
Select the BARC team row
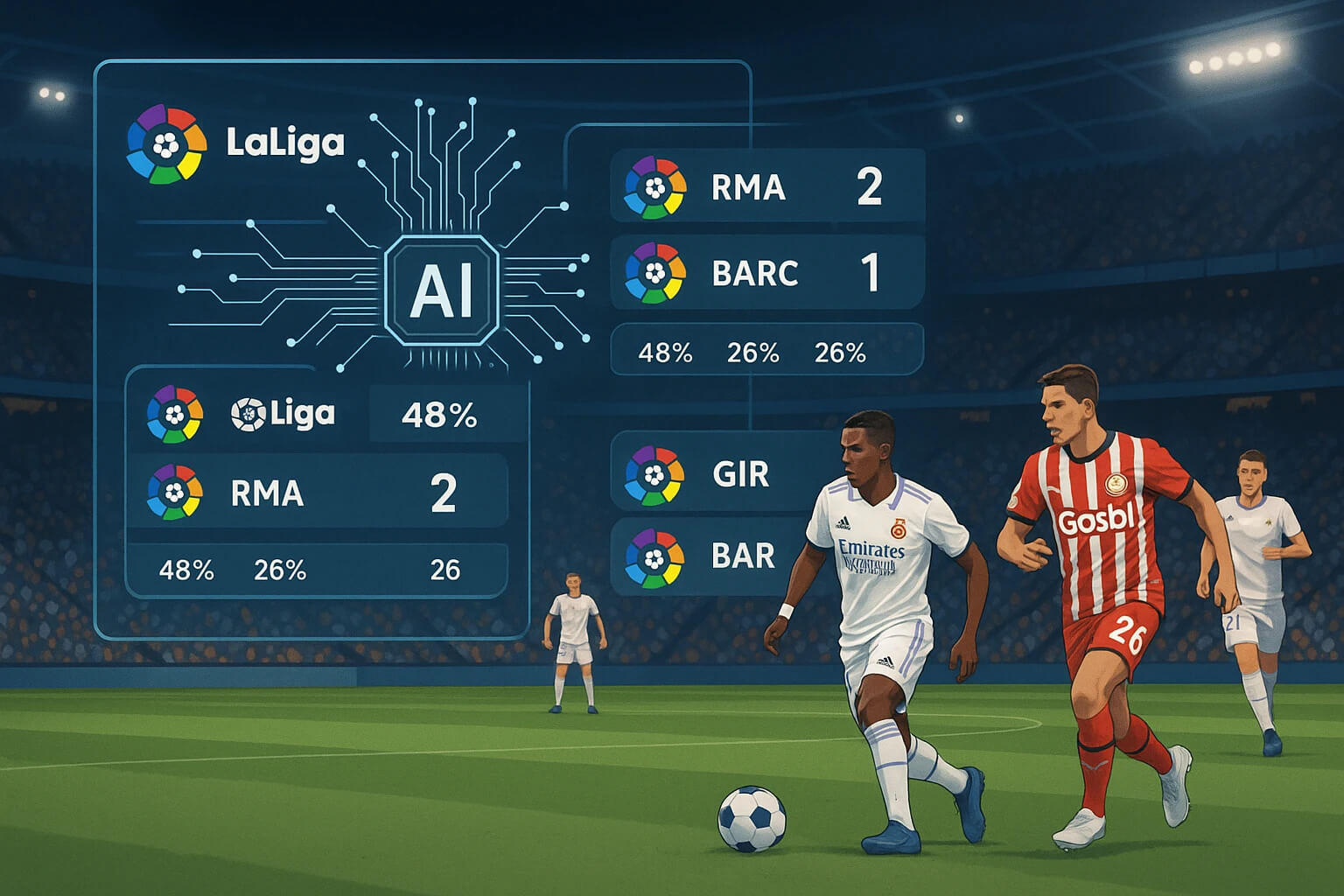pyautogui.click(x=766, y=273)
